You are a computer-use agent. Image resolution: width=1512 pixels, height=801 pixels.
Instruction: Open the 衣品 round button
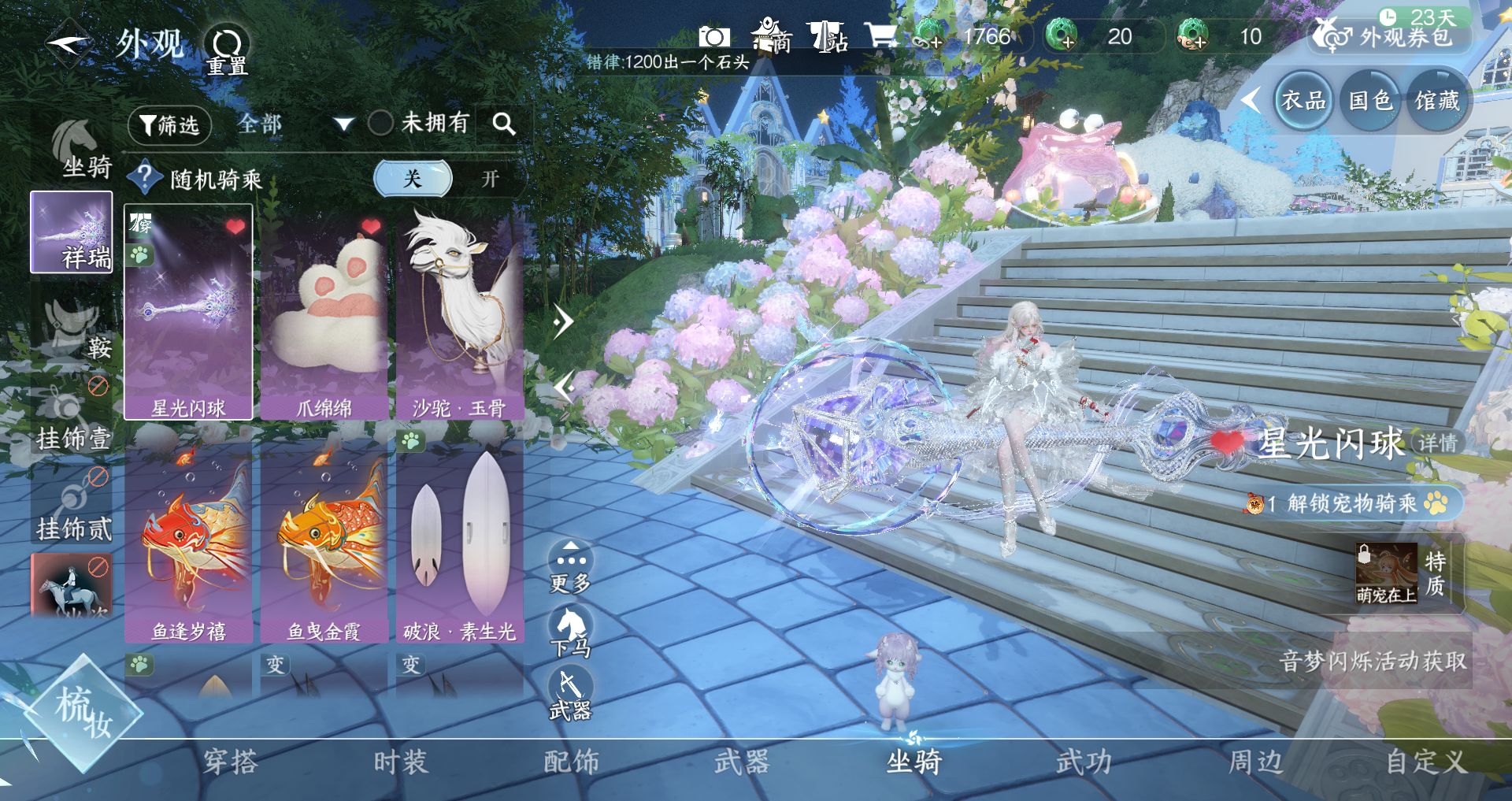point(1303,101)
